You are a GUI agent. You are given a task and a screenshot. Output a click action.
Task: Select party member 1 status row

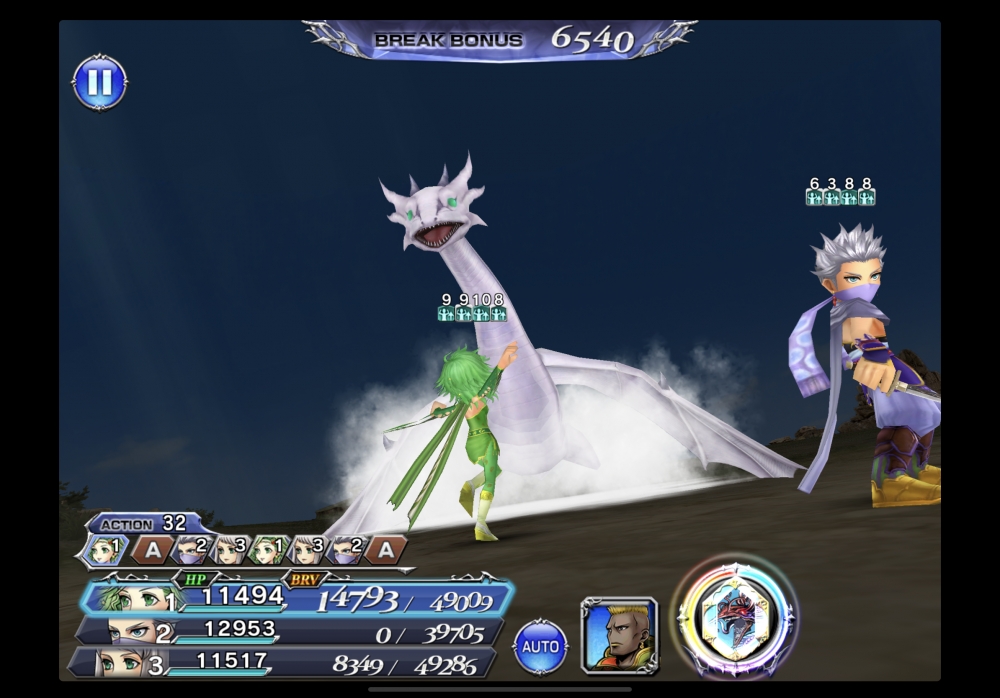pos(300,598)
